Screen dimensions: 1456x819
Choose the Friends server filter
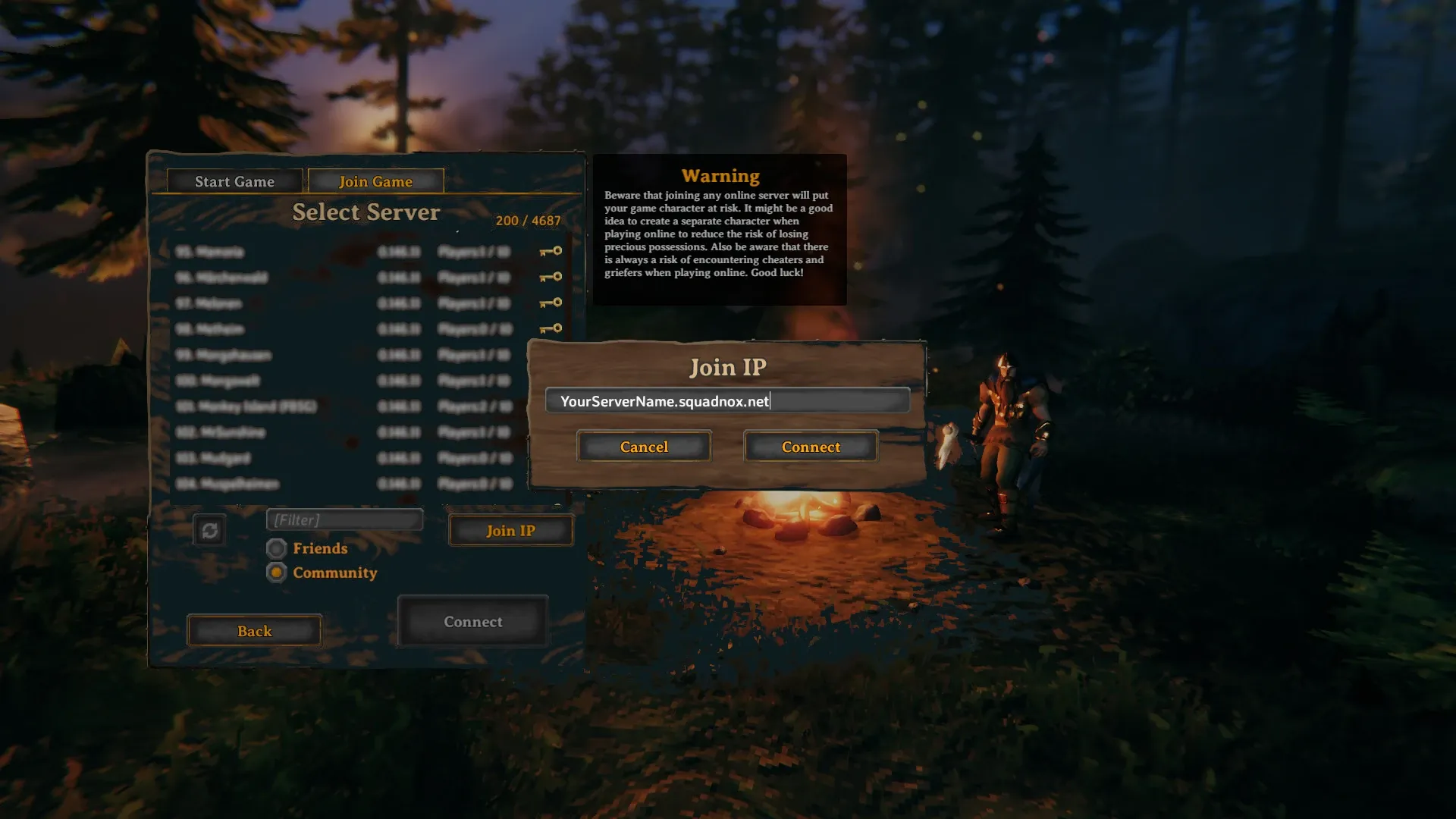(277, 548)
